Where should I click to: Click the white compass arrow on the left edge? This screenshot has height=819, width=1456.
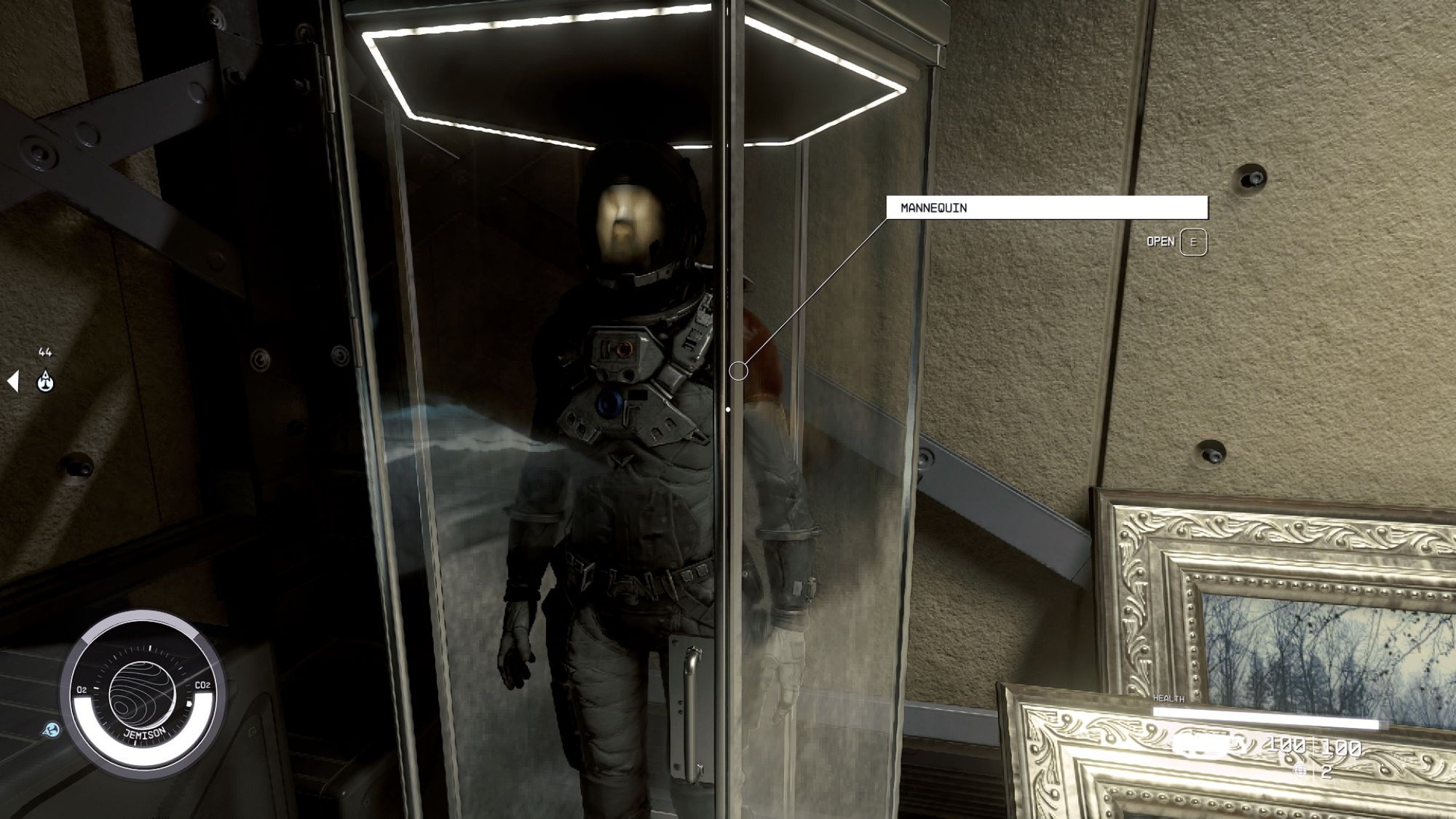(x=12, y=380)
